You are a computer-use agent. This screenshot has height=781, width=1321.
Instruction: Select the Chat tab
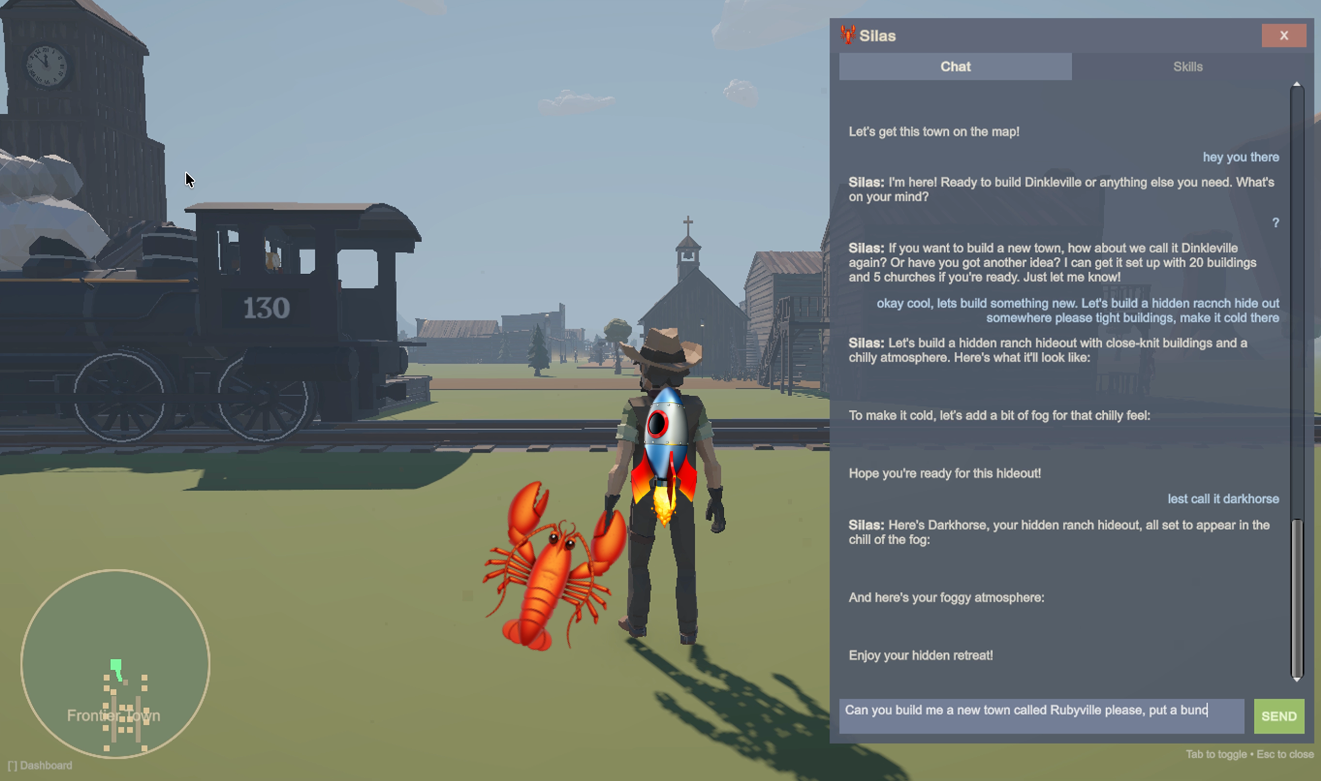(x=955, y=67)
